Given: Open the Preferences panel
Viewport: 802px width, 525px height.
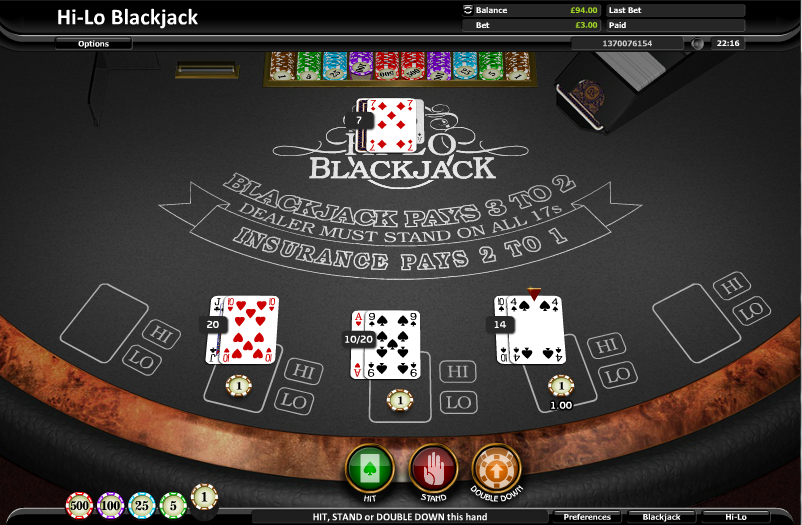Looking at the screenshot, I should pyautogui.click(x=587, y=517).
